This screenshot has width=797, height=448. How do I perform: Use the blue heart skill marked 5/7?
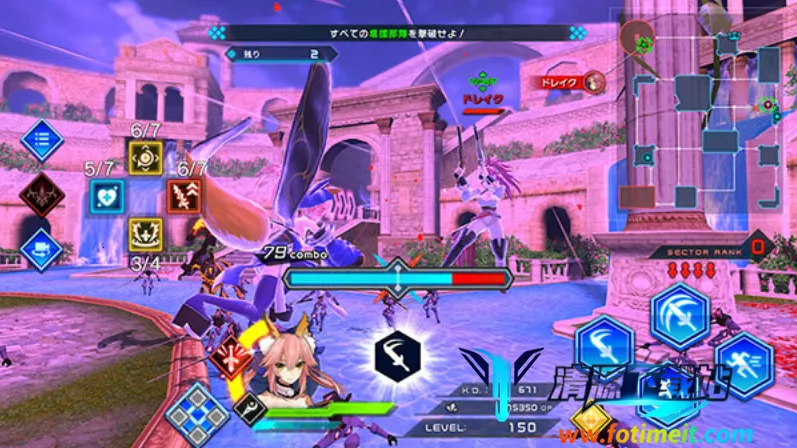107,195
